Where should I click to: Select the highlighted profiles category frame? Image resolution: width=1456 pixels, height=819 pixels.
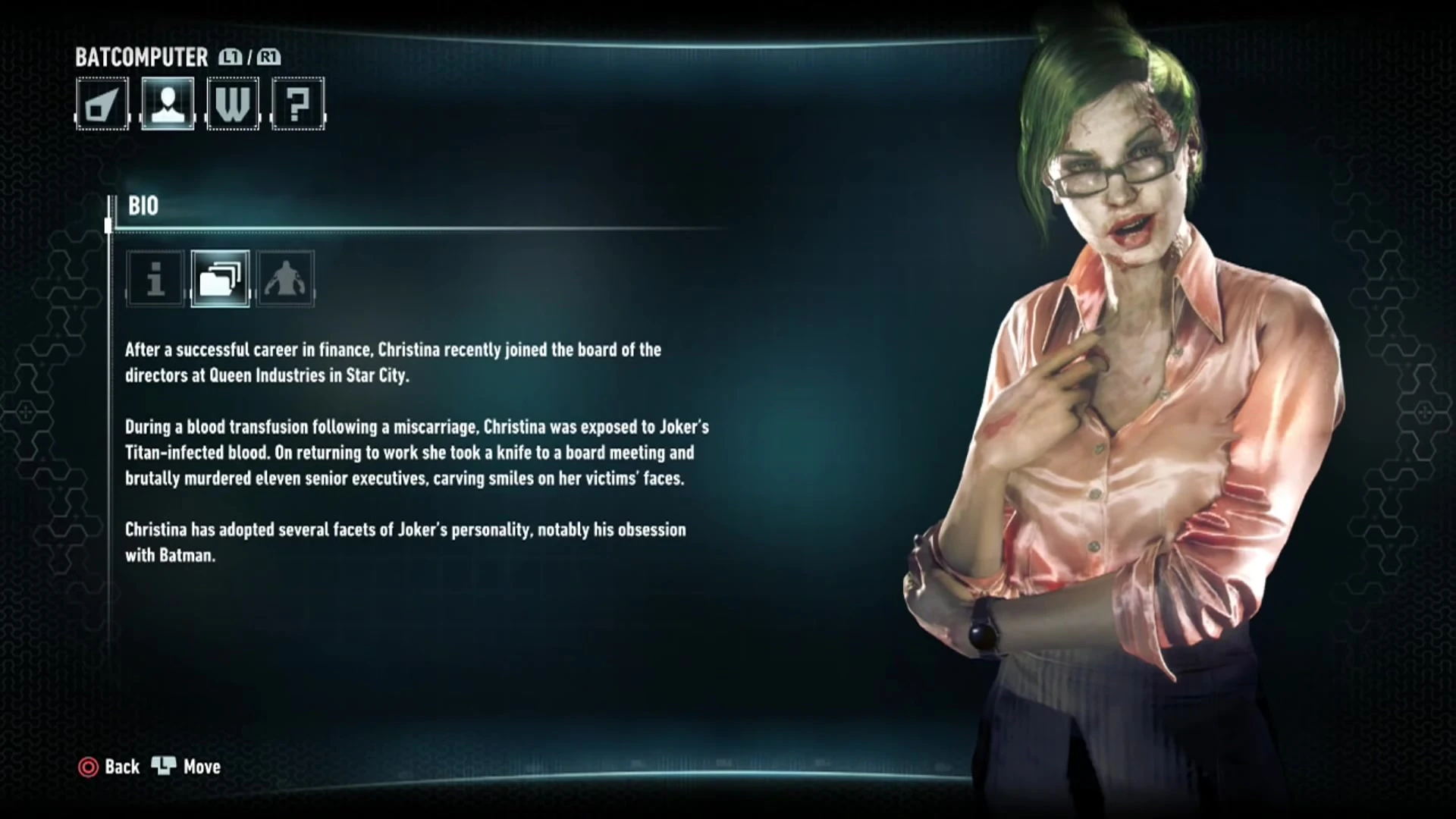pyautogui.click(x=168, y=105)
